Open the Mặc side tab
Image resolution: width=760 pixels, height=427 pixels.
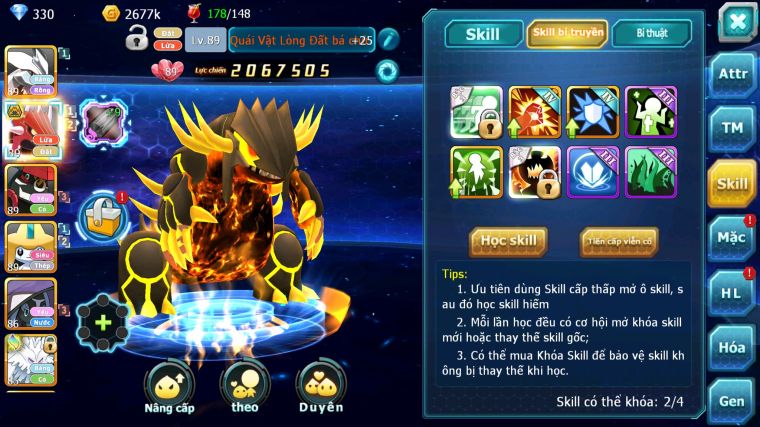pos(732,237)
